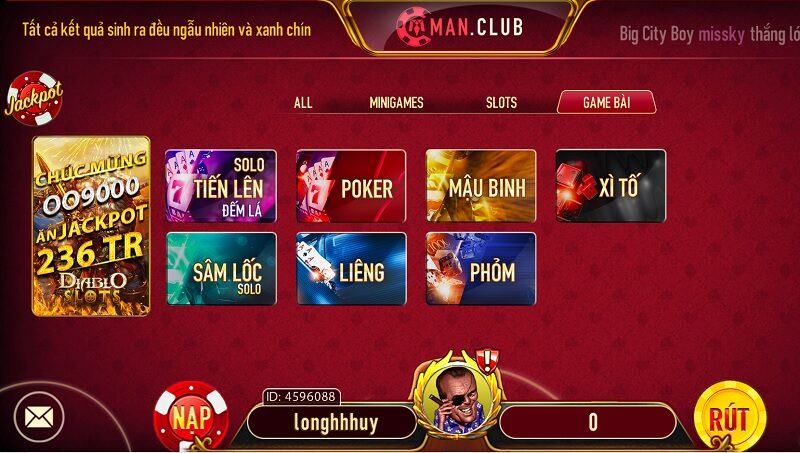Launch the Tiến Lên Solo card game
800x453 pixels.
(221, 186)
